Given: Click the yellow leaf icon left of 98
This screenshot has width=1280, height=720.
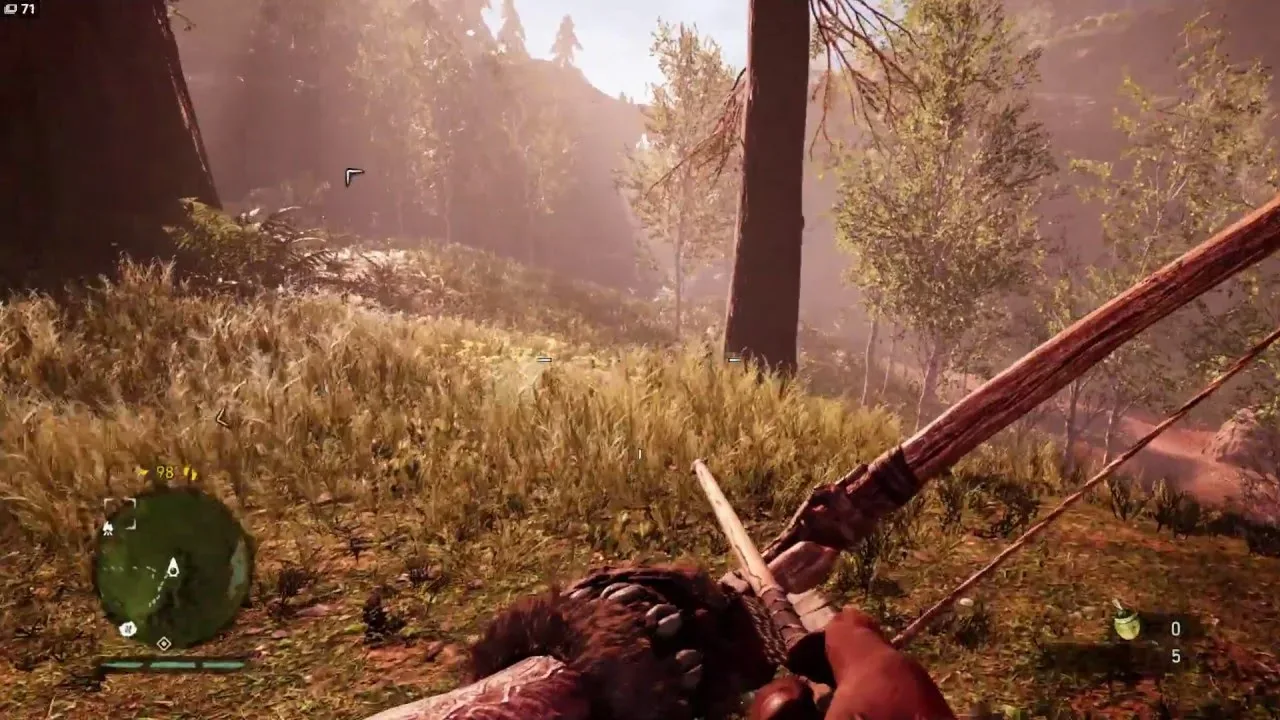Looking at the screenshot, I should [x=142, y=471].
